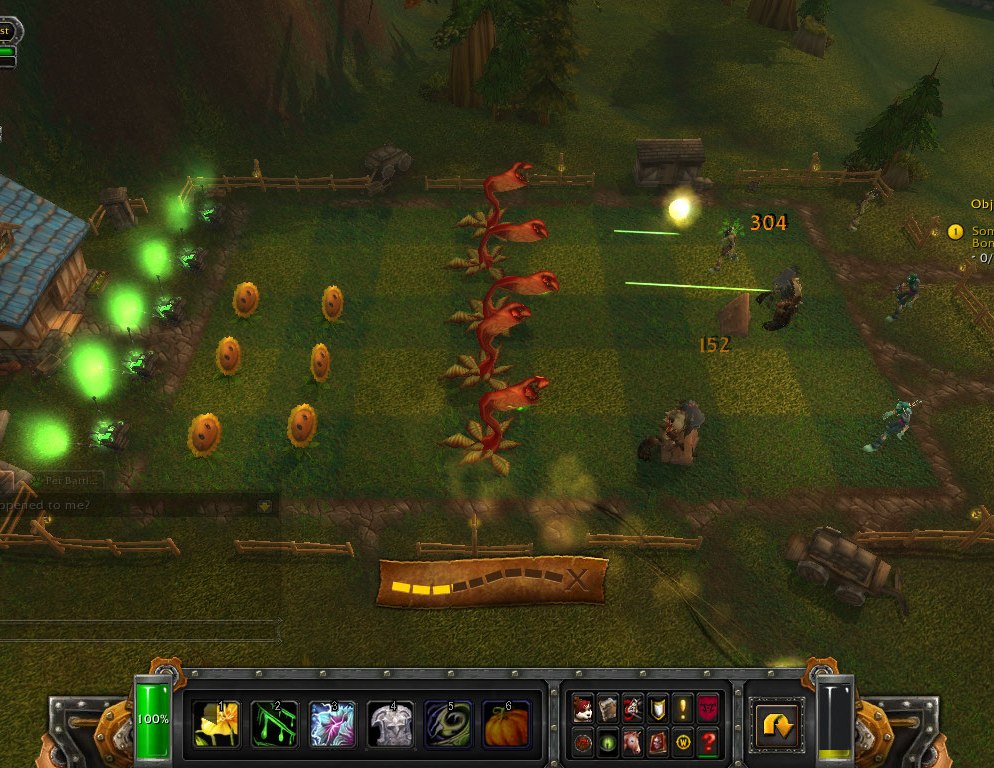Viewport: 994px width, 768px height.
Task: Open help via red question mark
Action: click(708, 742)
